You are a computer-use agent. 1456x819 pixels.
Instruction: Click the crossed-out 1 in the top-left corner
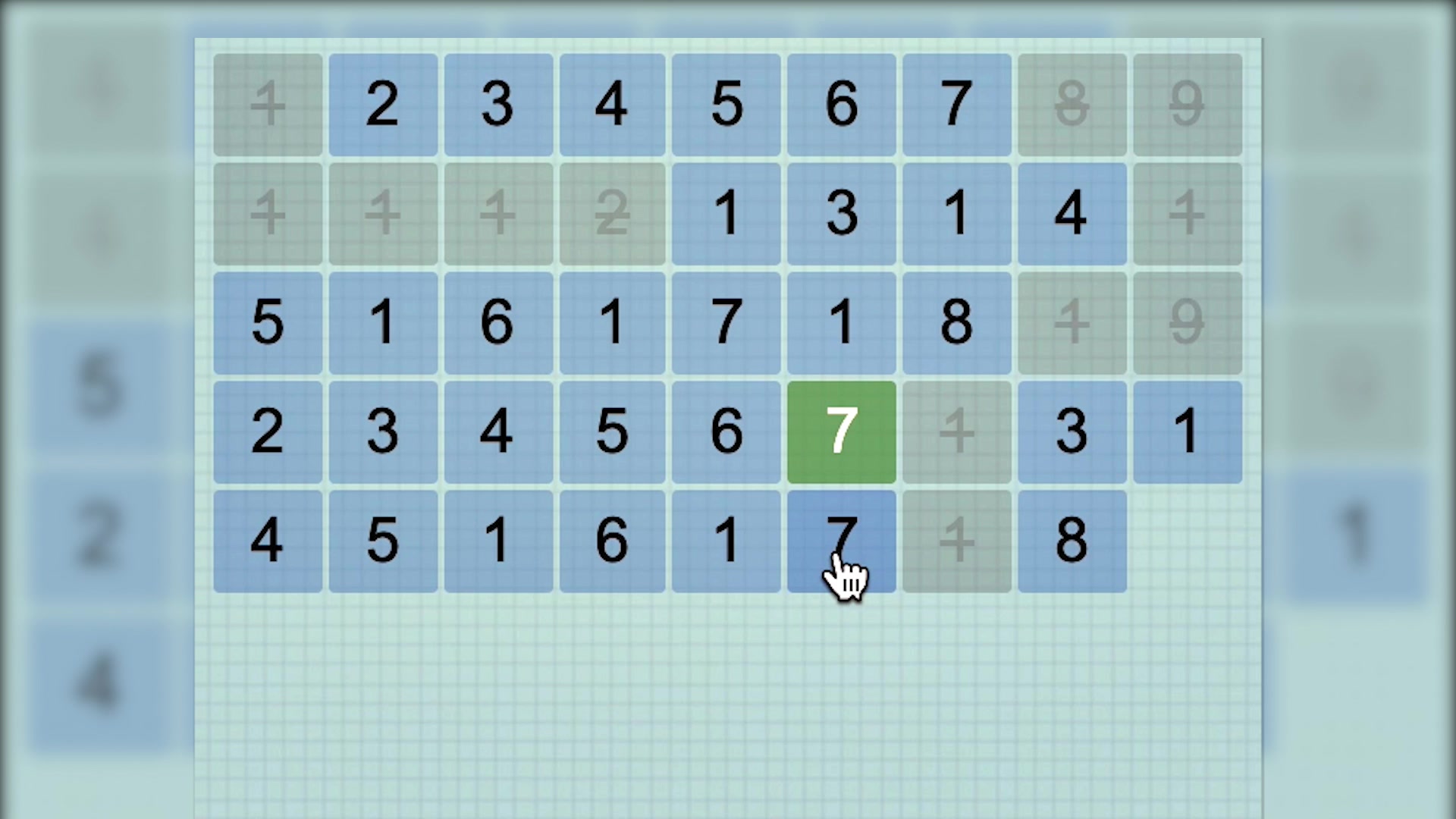[267, 104]
